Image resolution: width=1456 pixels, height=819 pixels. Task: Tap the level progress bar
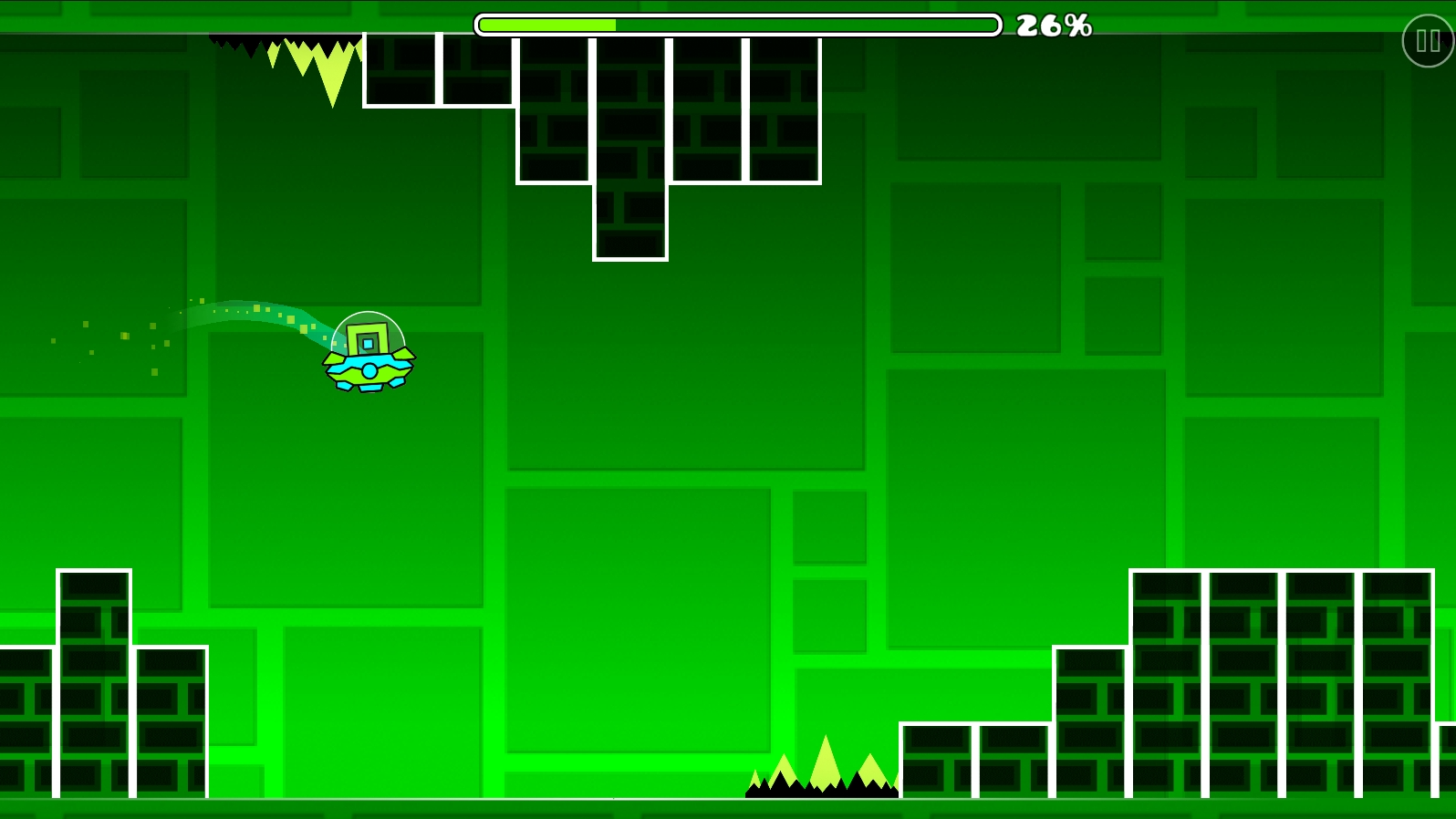click(x=739, y=25)
